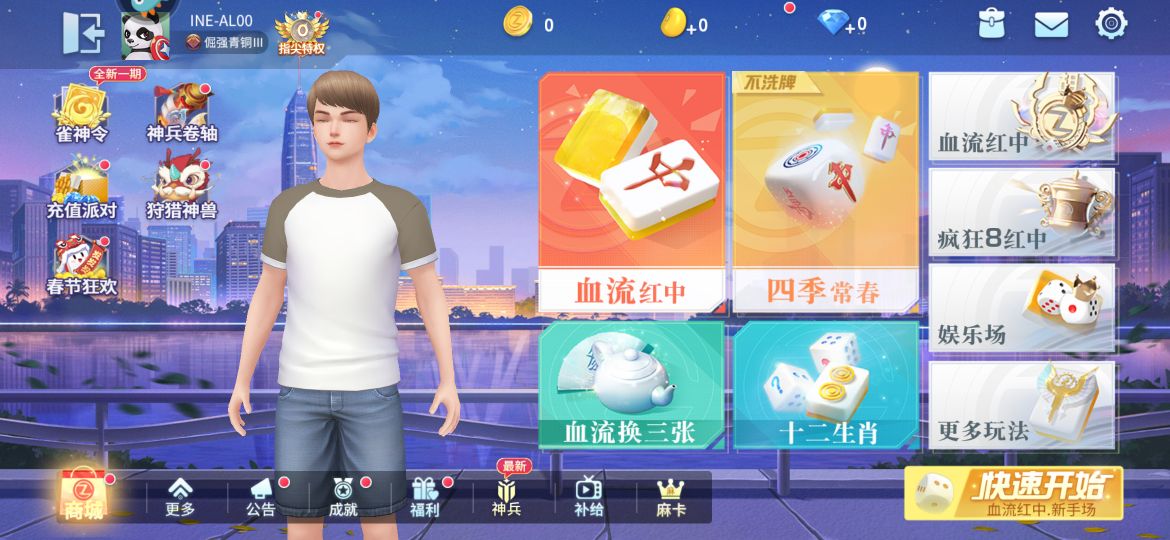Screen dimensions: 1170x540
Task: Open the 福利 gift benefits
Action: [425, 496]
